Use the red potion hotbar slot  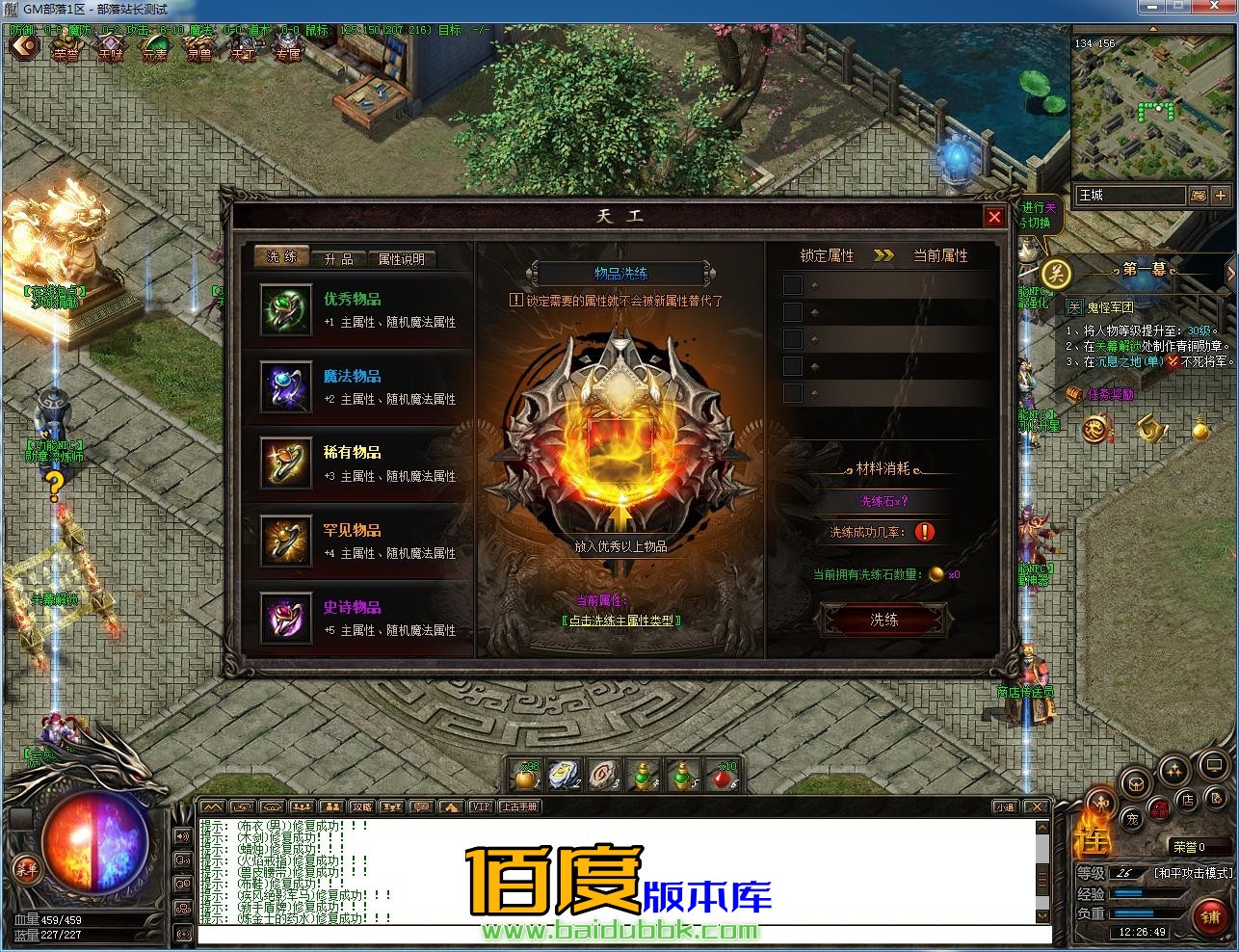tap(721, 775)
